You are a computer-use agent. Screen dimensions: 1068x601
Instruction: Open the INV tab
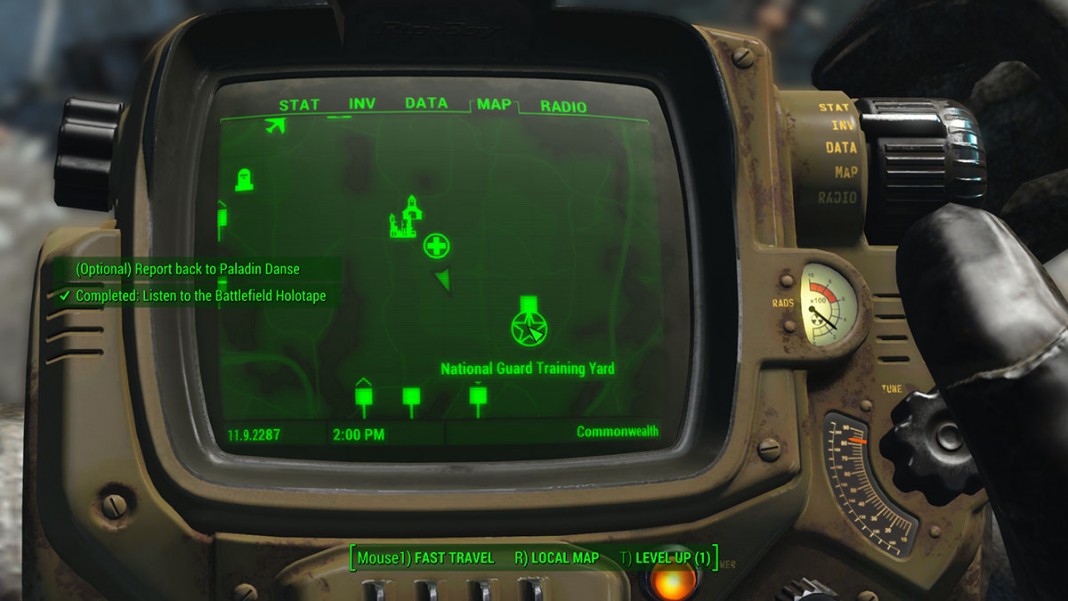[x=362, y=104]
